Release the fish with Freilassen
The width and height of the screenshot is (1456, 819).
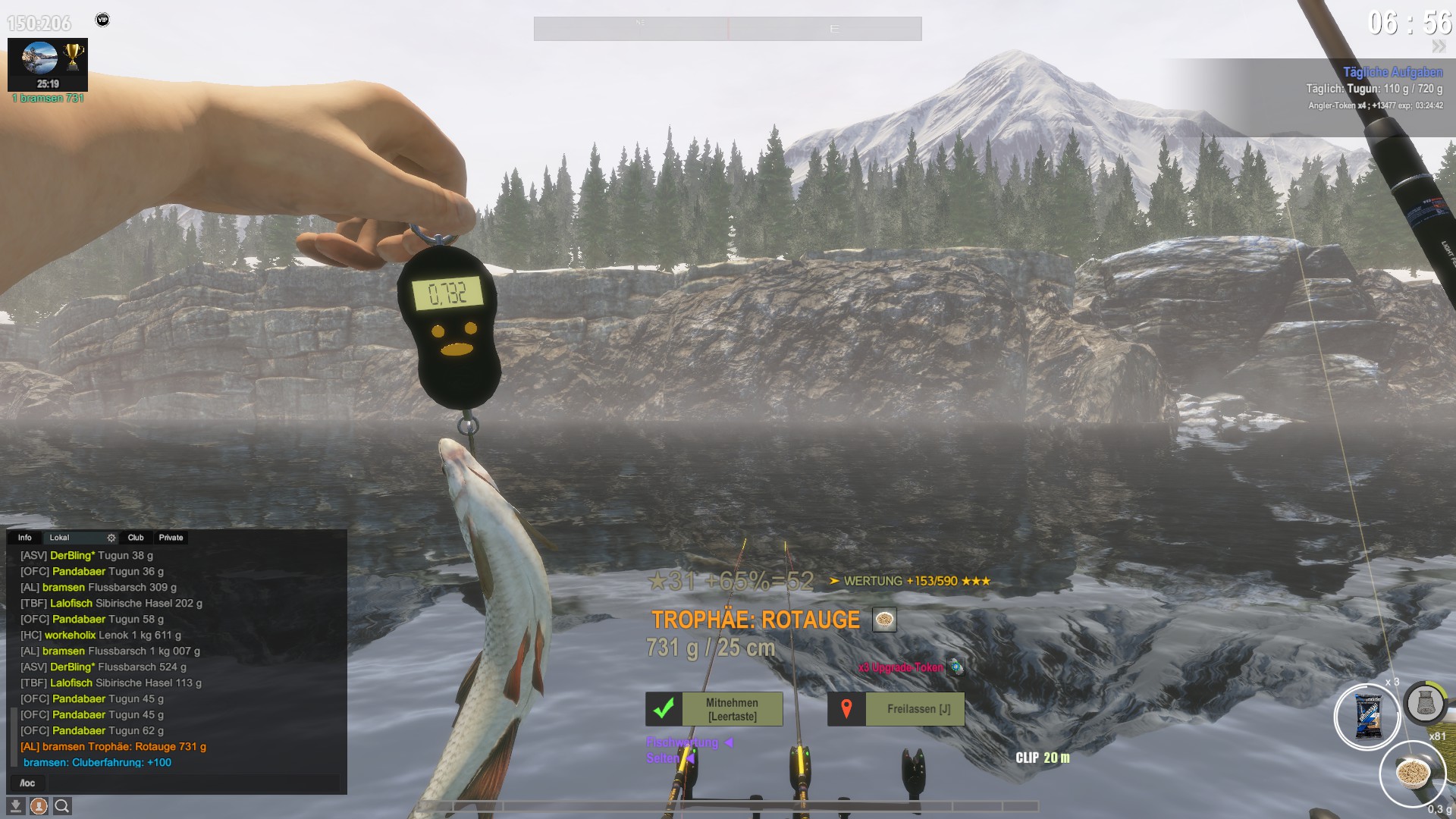(x=896, y=709)
